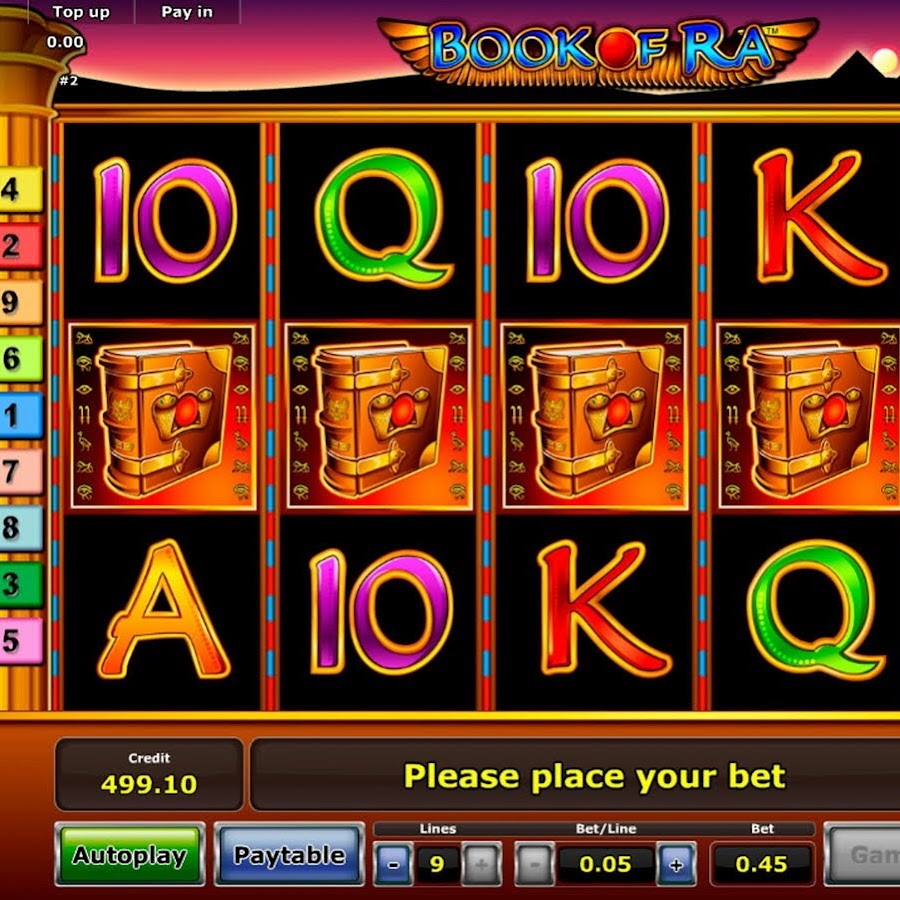Select payline number 3 marker
Image resolution: width=900 pixels, height=900 pixels.
[20, 585]
